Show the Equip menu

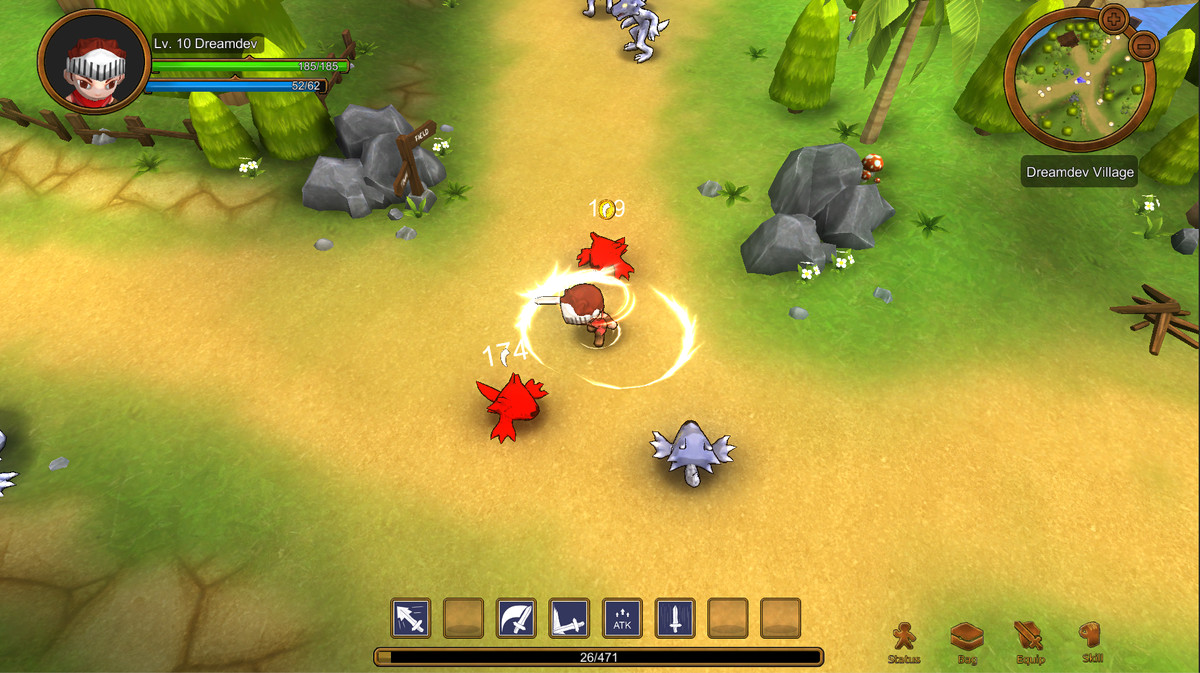point(1030,641)
